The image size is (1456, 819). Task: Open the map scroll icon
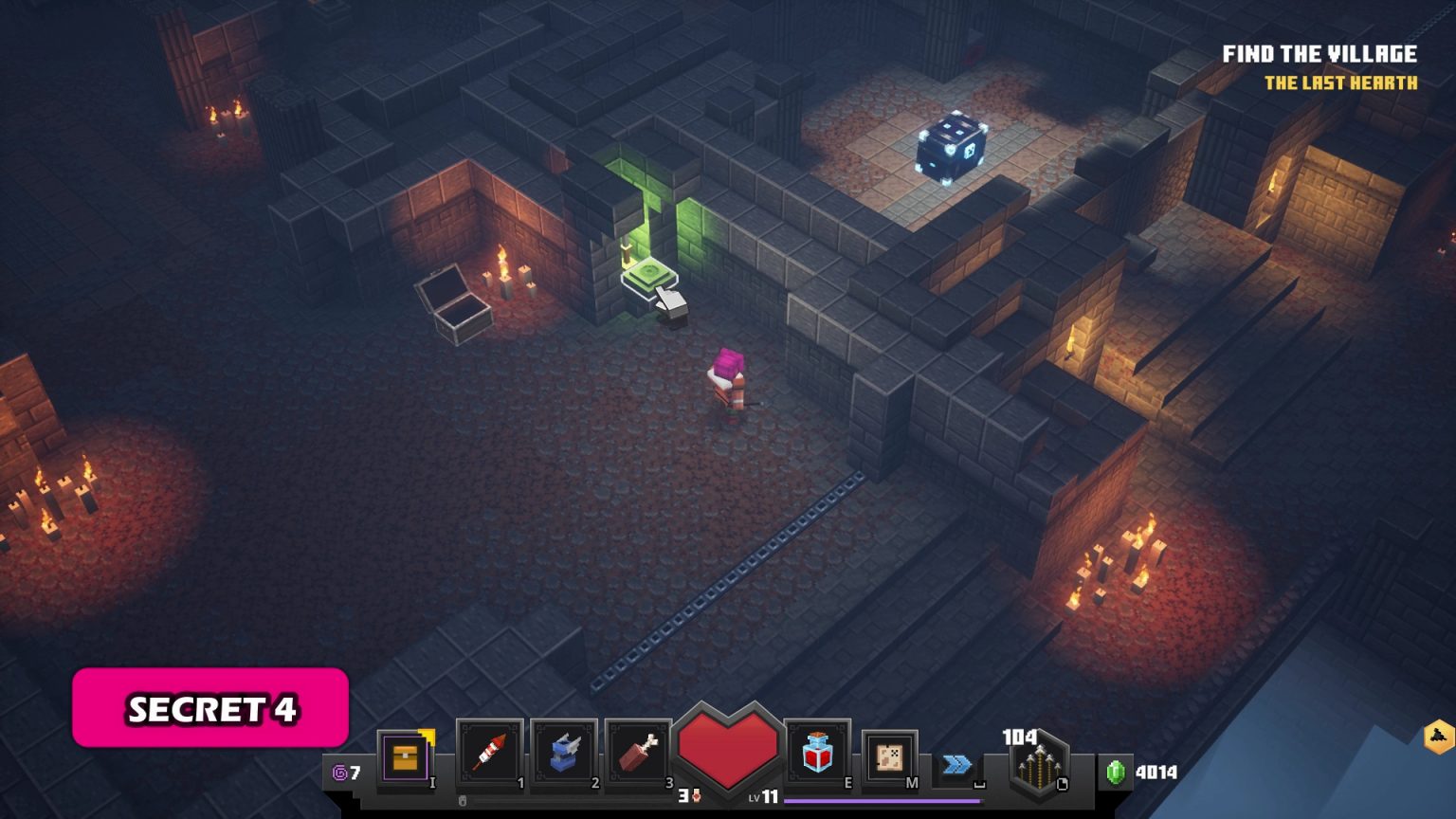pos(889,757)
